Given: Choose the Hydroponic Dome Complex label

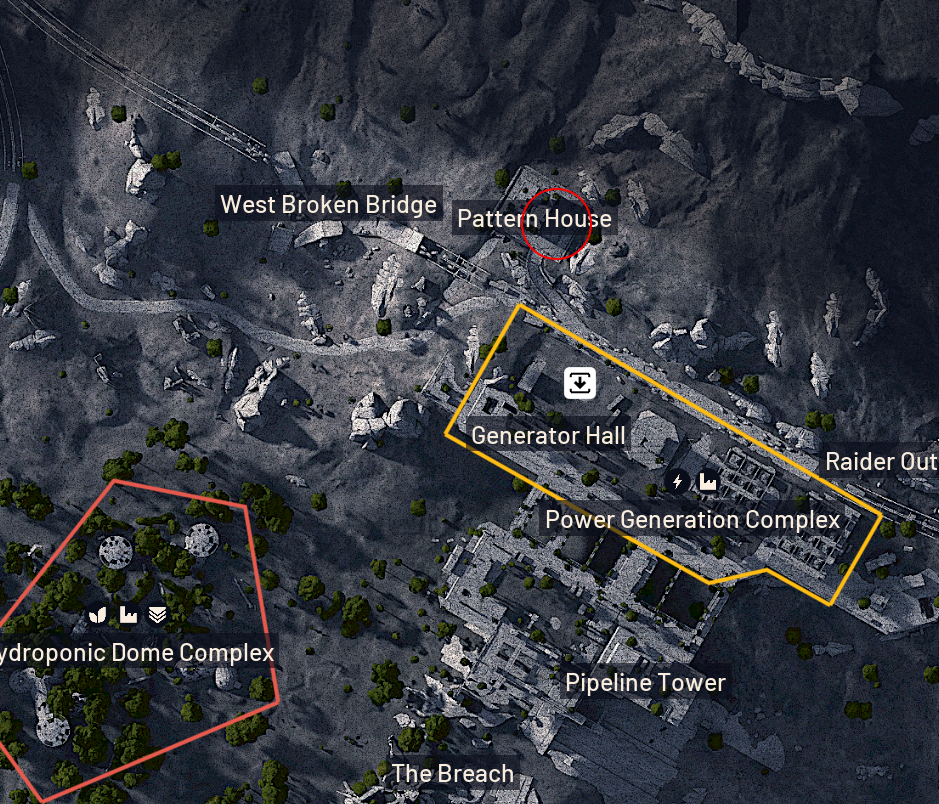Looking at the screenshot, I should (136, 653).
